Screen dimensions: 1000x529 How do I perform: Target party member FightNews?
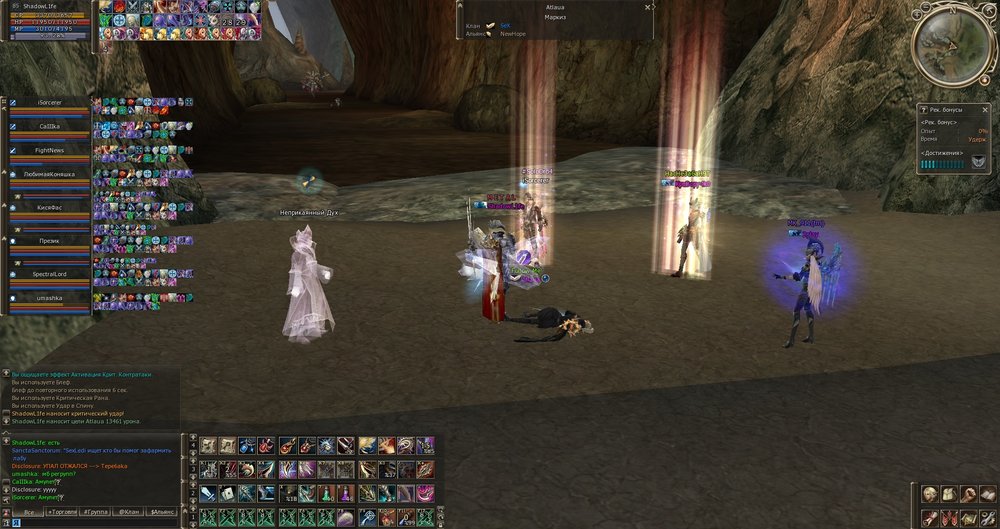[49, 150]
